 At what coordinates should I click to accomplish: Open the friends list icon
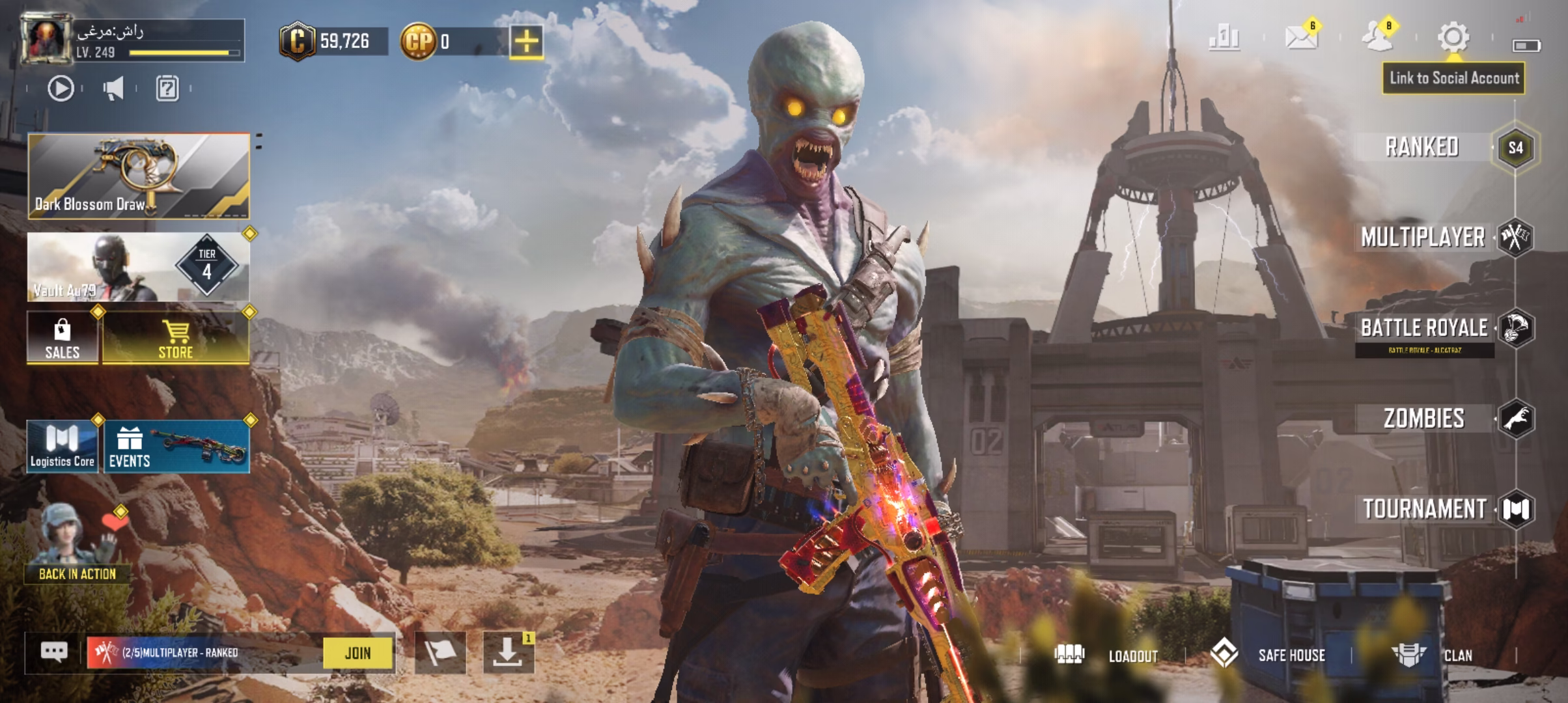1377,37
